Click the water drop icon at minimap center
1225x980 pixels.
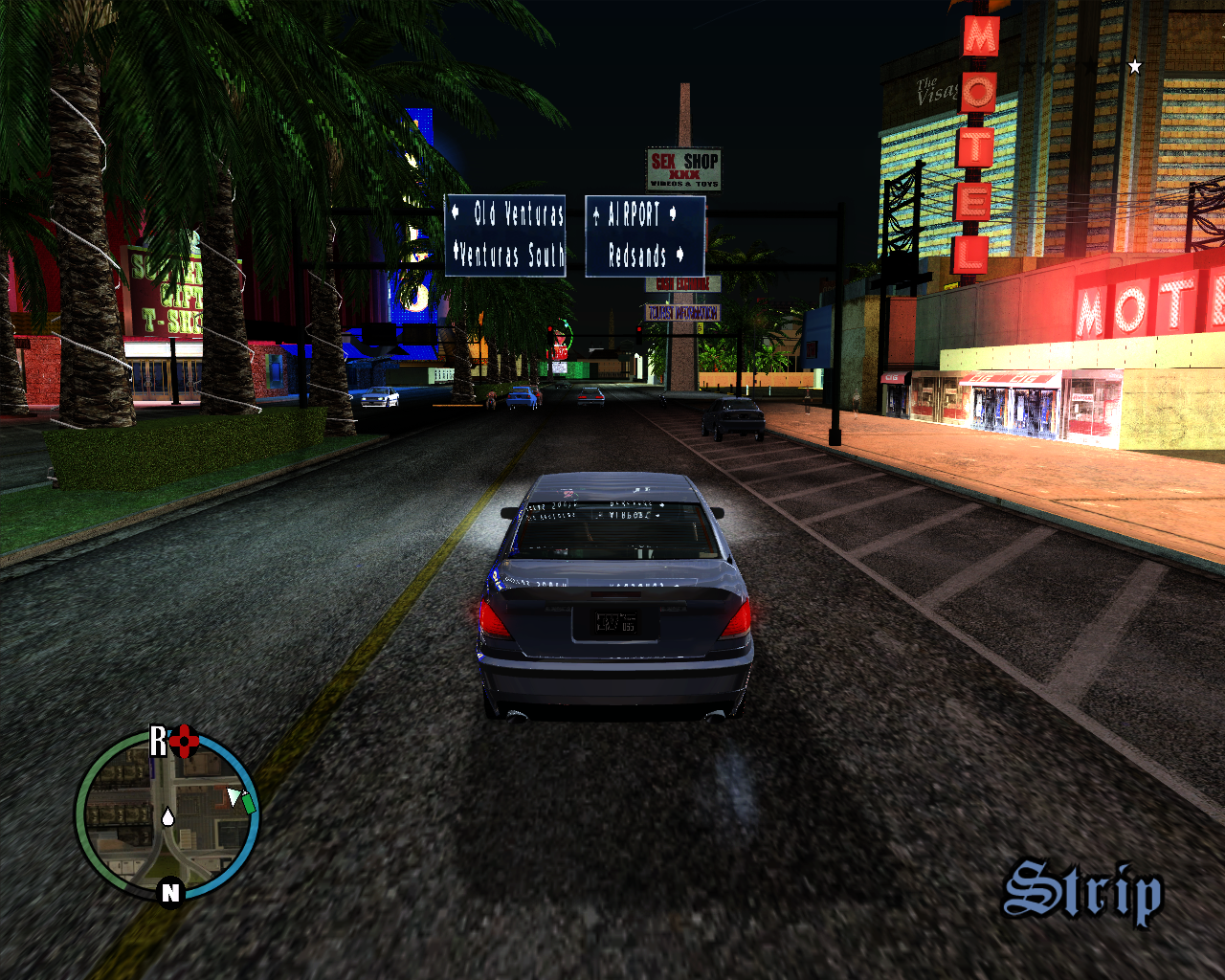[167, 816]
